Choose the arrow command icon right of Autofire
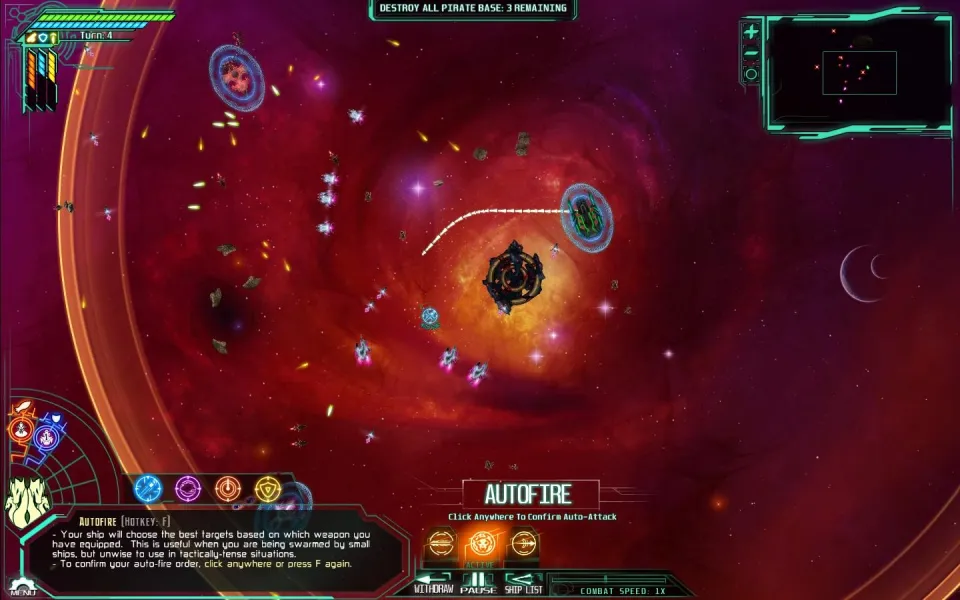This screenshot has height=600, width=960. 524,543
